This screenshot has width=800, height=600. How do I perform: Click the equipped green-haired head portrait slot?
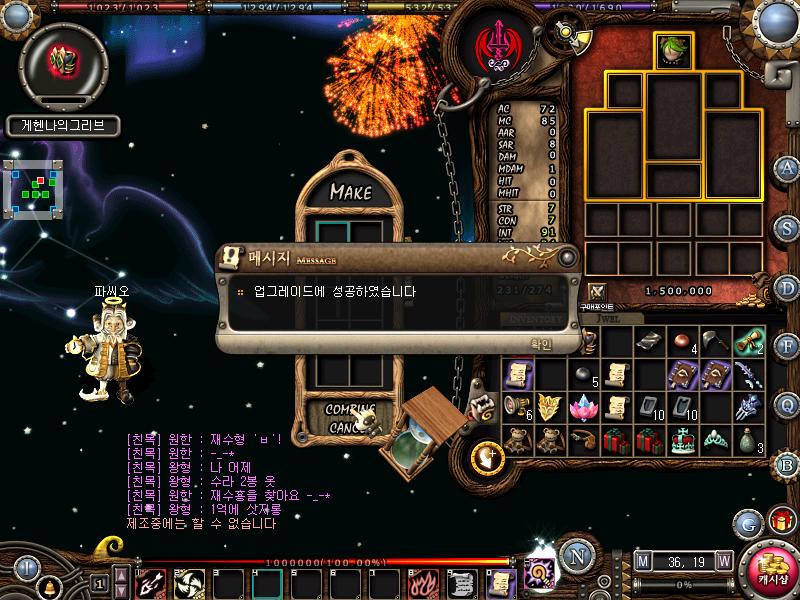673,49
